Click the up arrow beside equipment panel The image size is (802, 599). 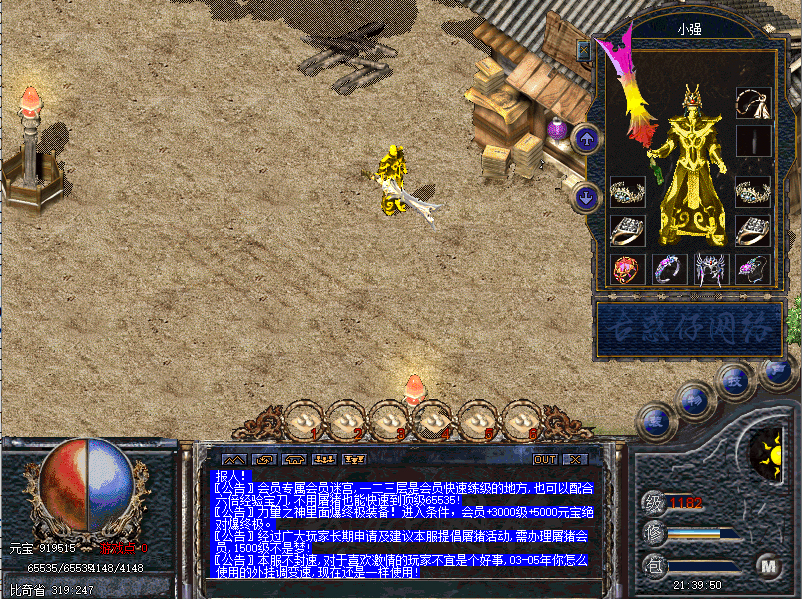pos(587,138)
